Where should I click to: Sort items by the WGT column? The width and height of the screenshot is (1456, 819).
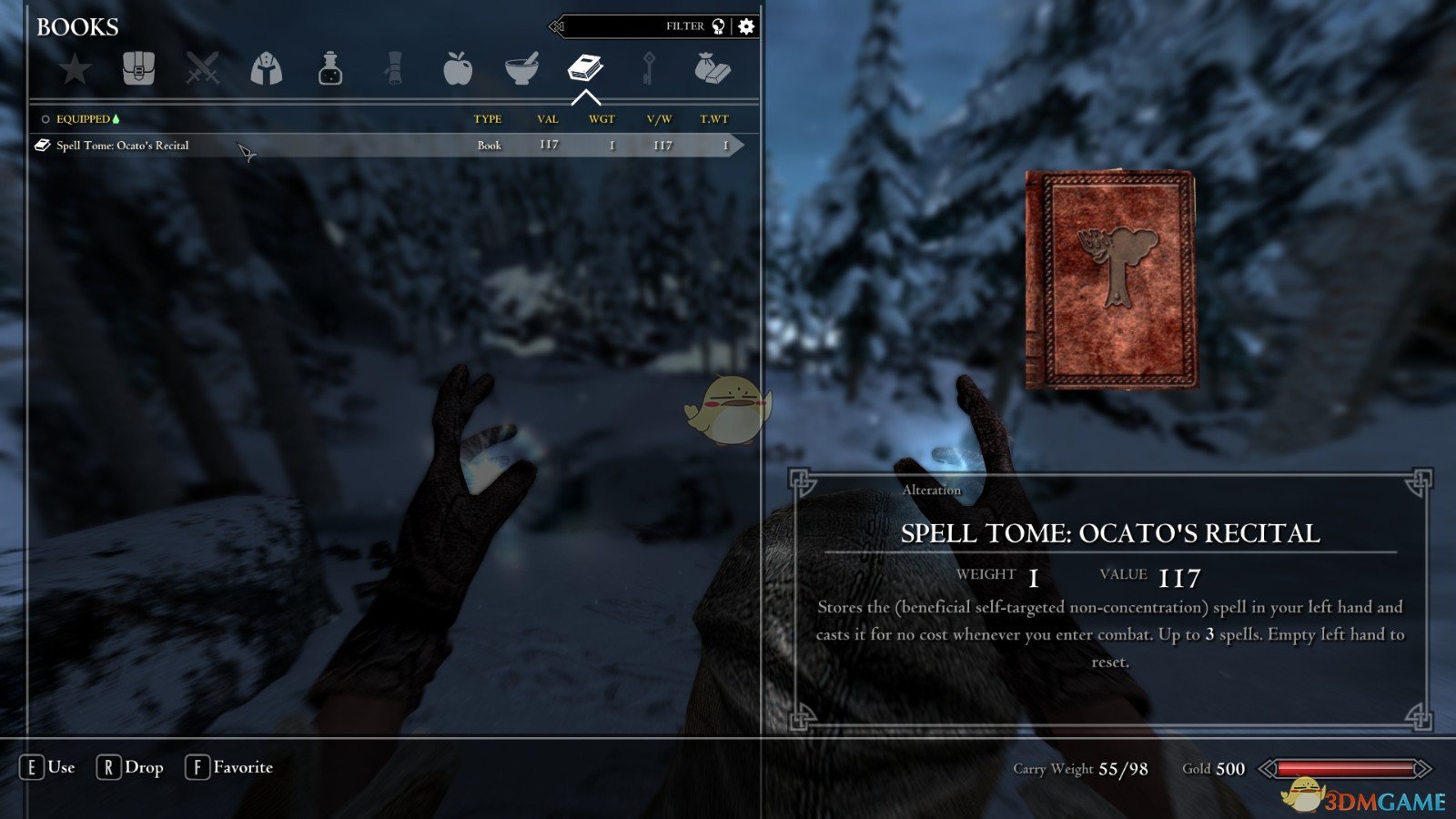[x=601, y=118]
